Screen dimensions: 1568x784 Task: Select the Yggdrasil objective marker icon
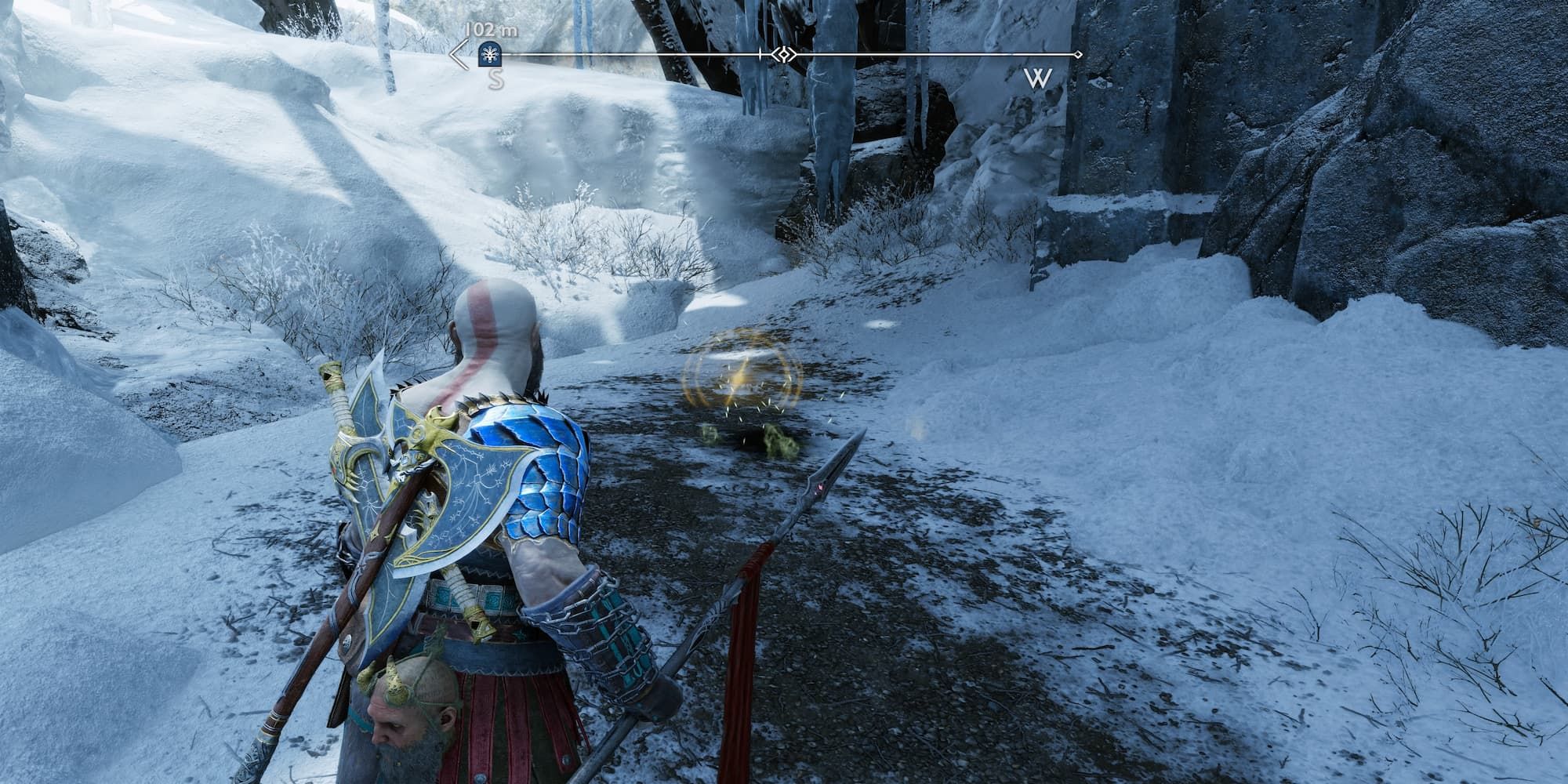488,55
